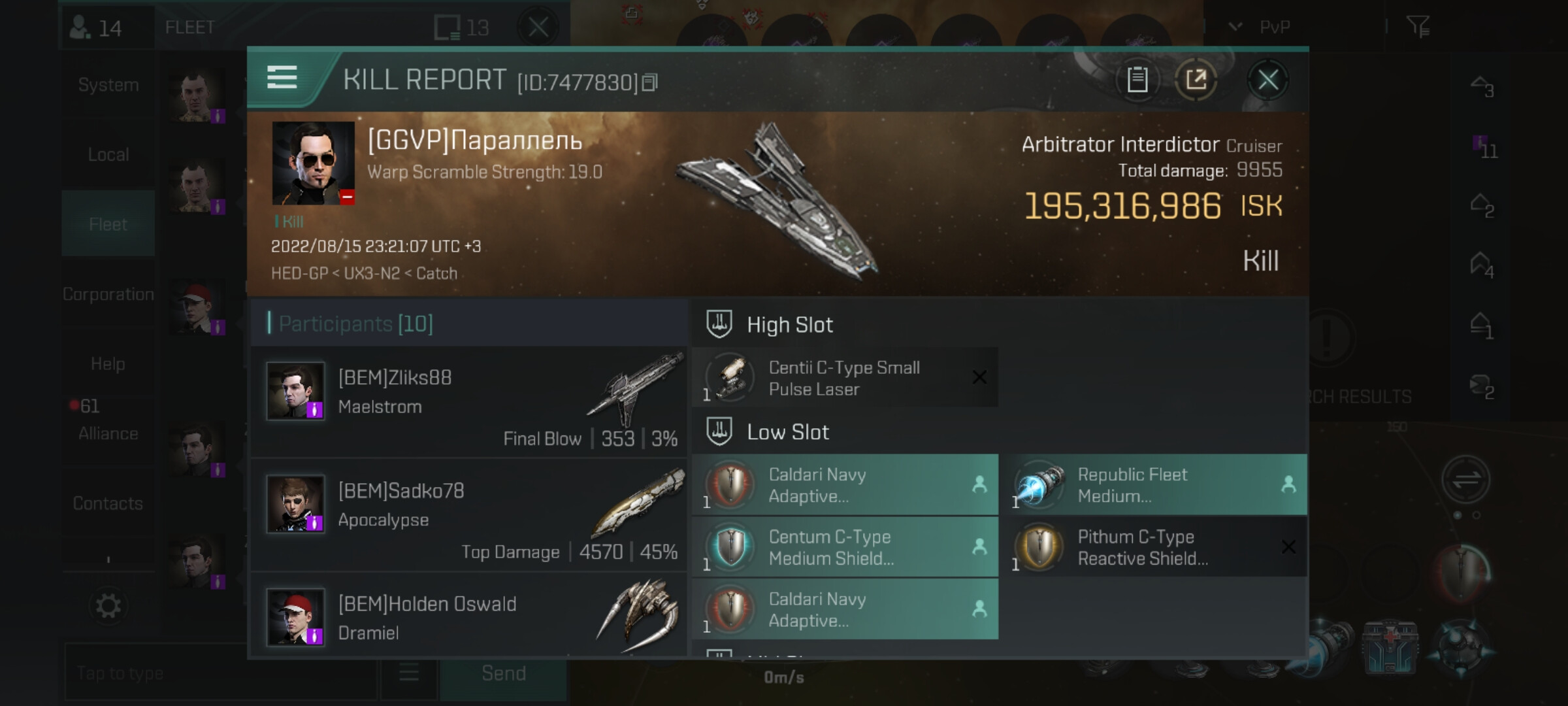The image size is (1568, 706).
Task: Close the fleet chat panel
Action: tap(538, 27)
